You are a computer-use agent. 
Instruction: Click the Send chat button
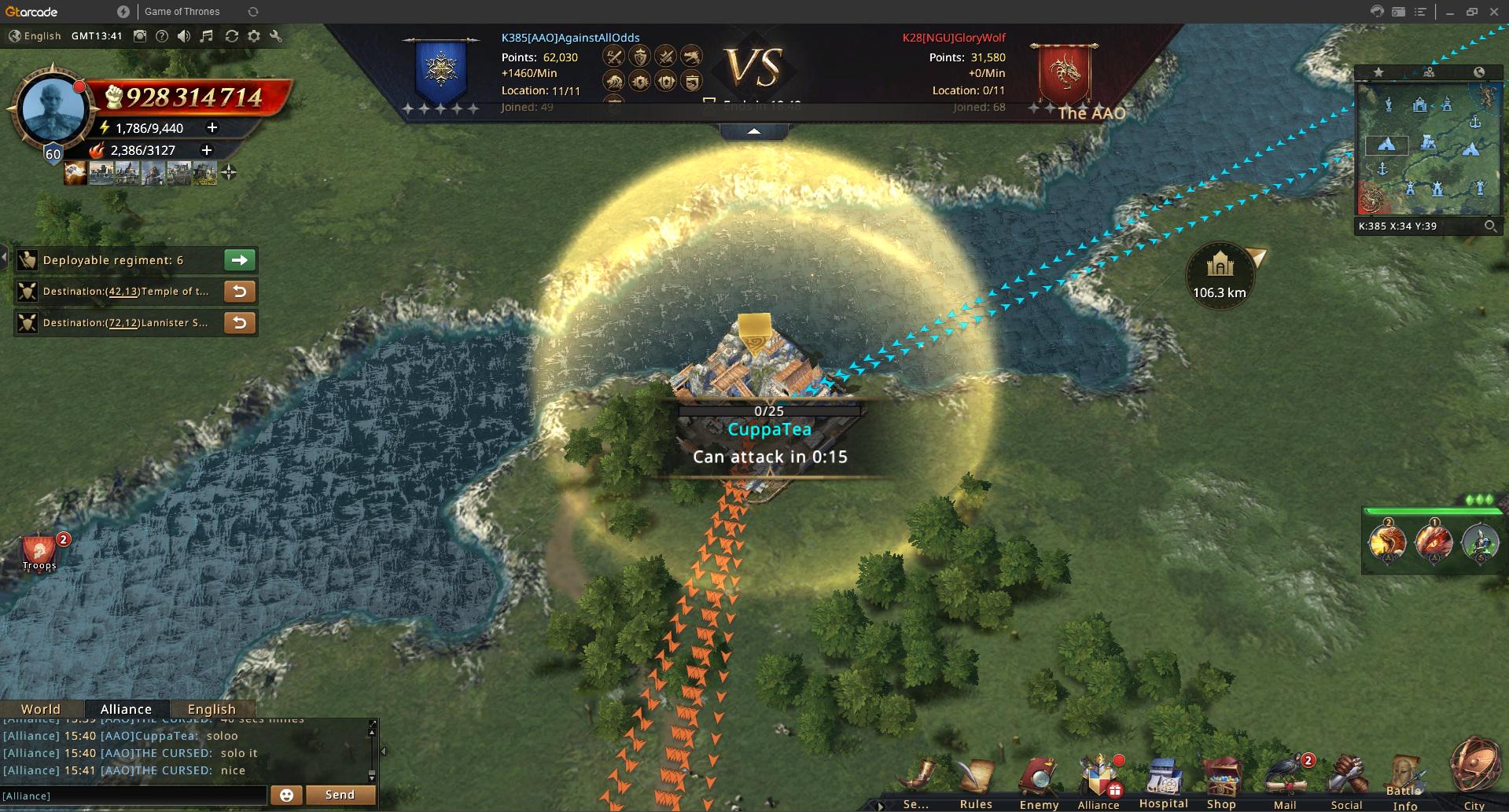pyautogui.click(x=340, y=795)
